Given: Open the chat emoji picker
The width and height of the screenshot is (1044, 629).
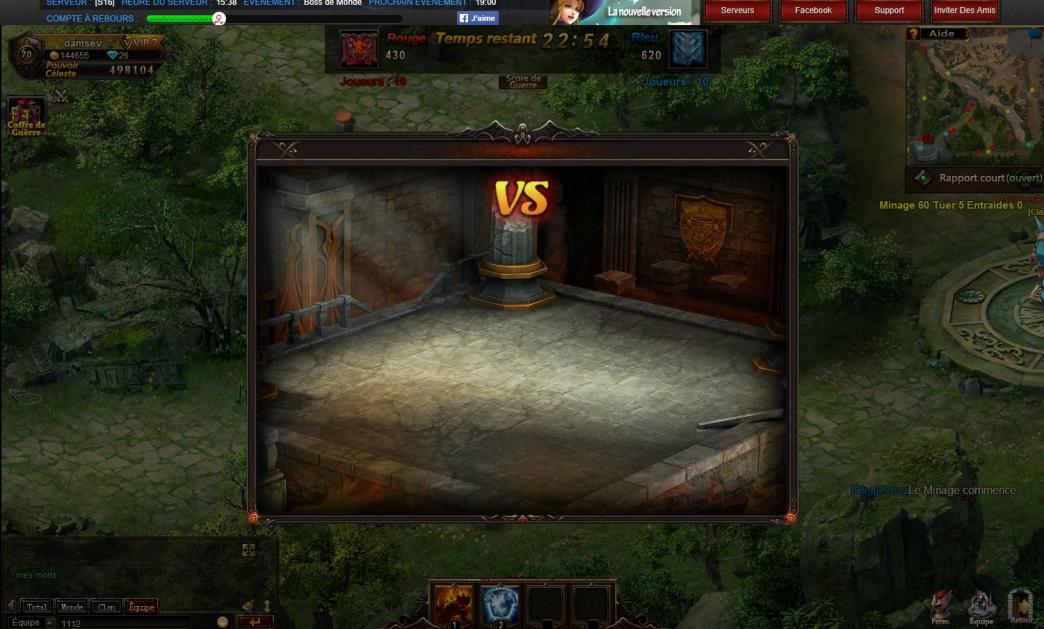Looking at the screenshot, I should pos(222,622).
